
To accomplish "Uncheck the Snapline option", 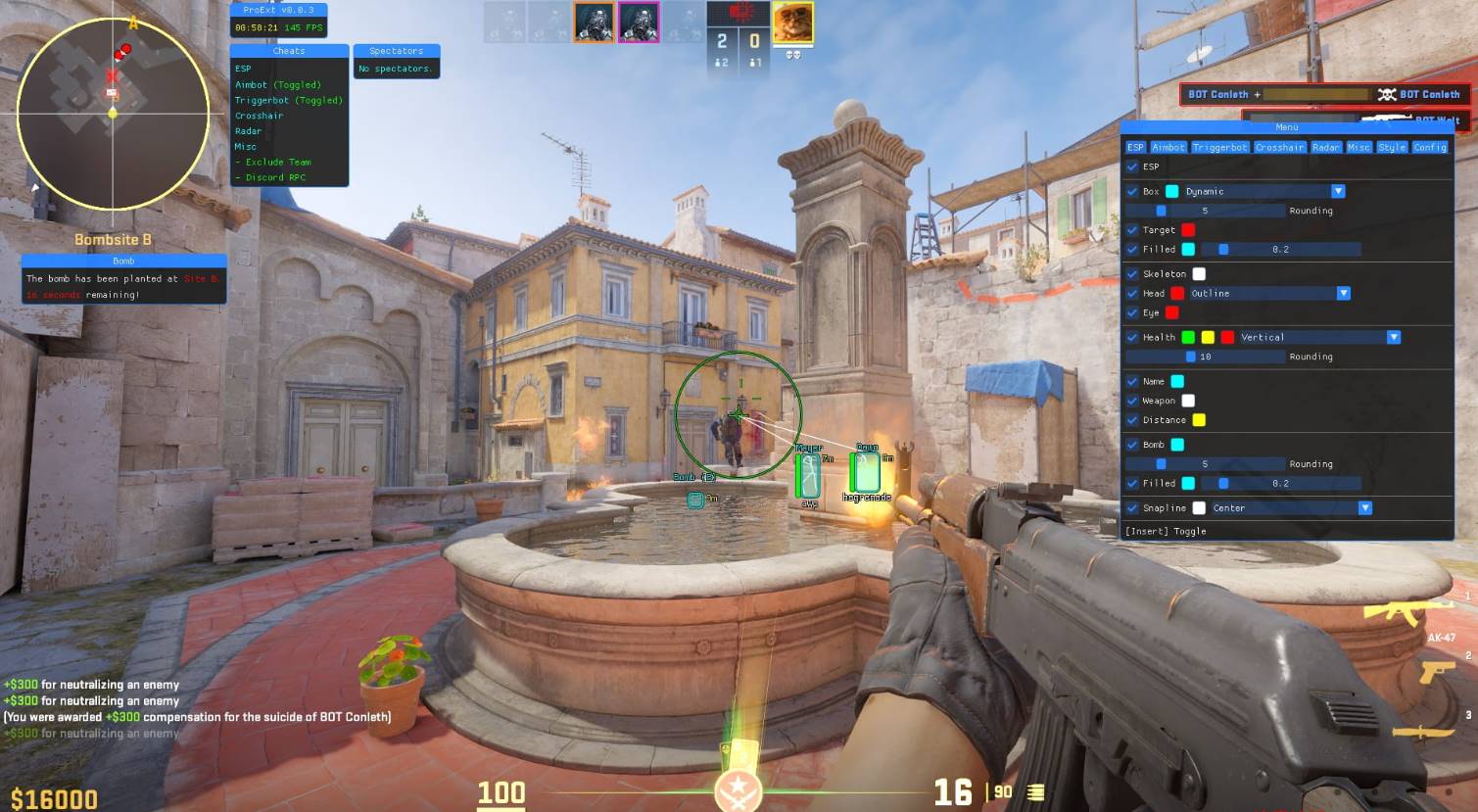I will point(1131,507).
